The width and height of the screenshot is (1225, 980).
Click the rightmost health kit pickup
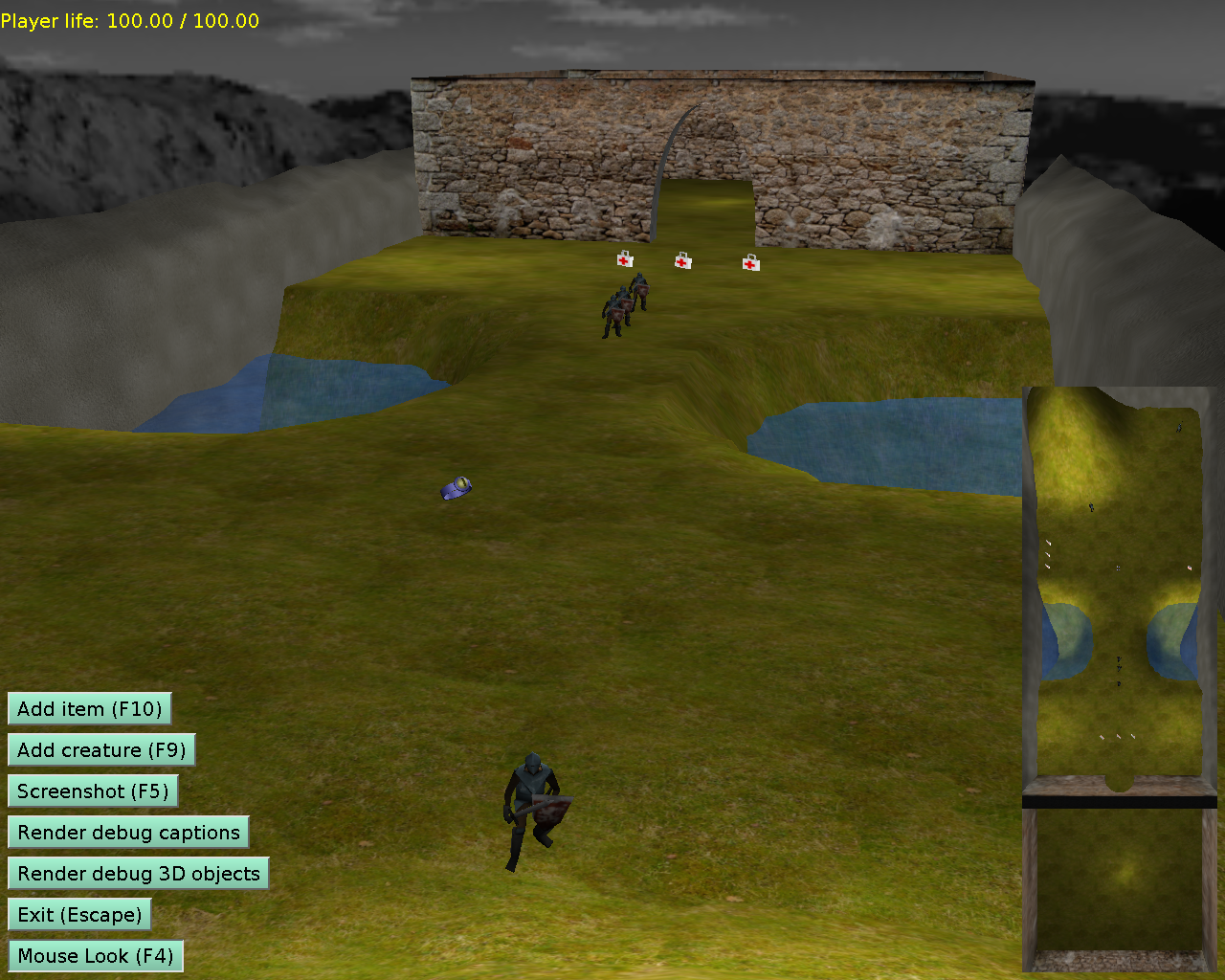(750, 263)
